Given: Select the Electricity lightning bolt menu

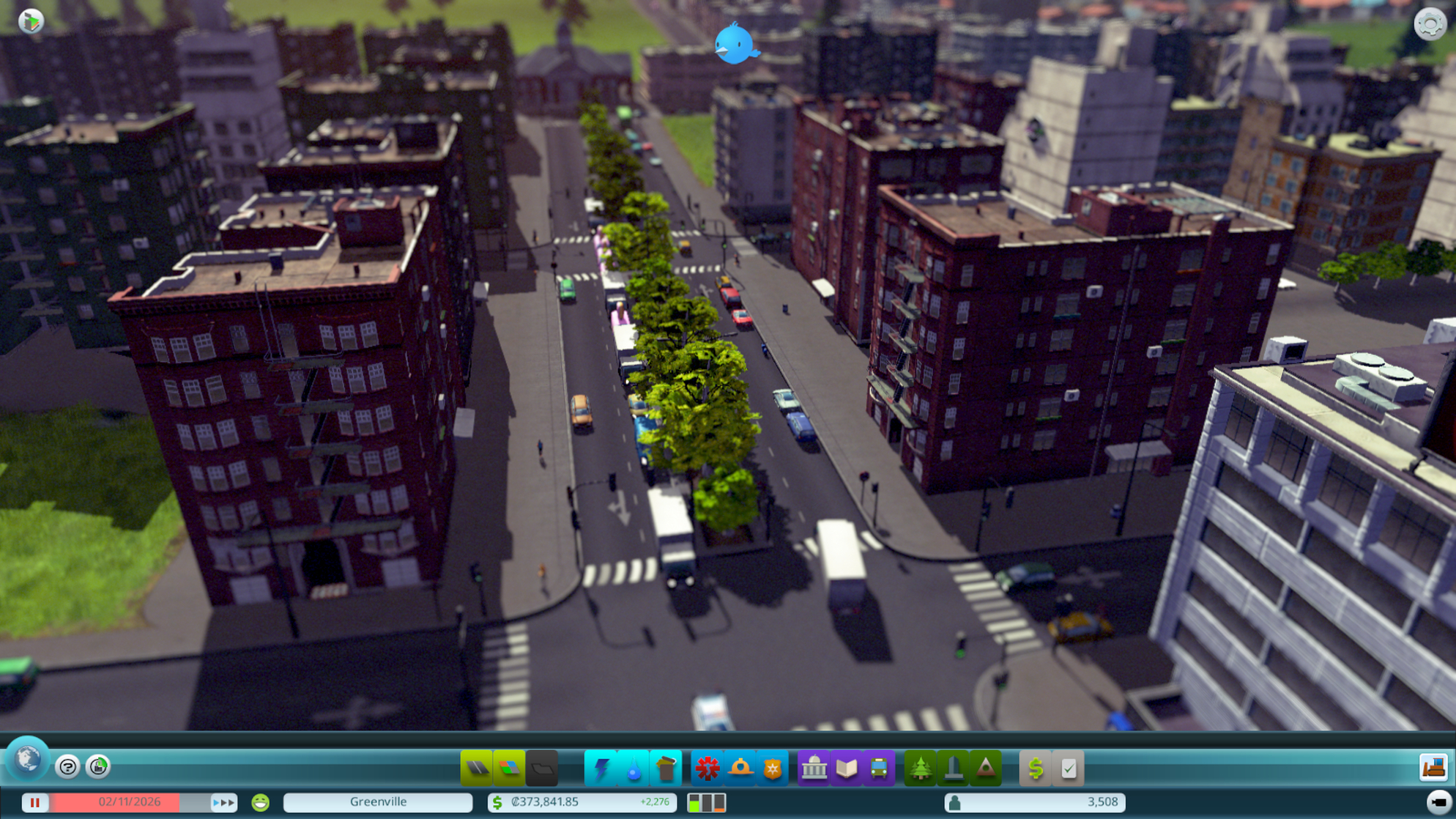Looking at the screenshot, I should 601,768.
